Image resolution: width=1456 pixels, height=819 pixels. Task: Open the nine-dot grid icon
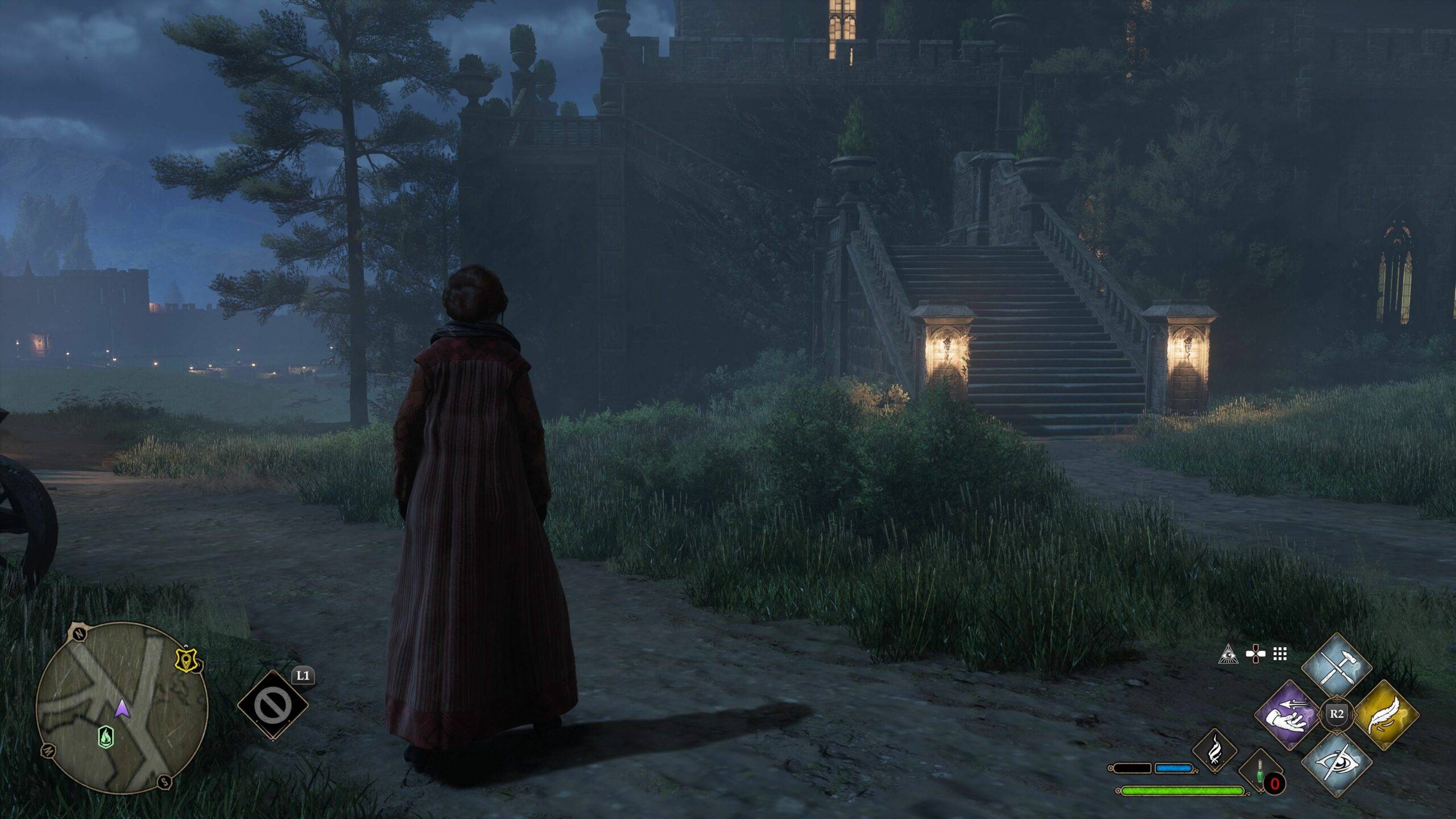(x=1280, y=655)
